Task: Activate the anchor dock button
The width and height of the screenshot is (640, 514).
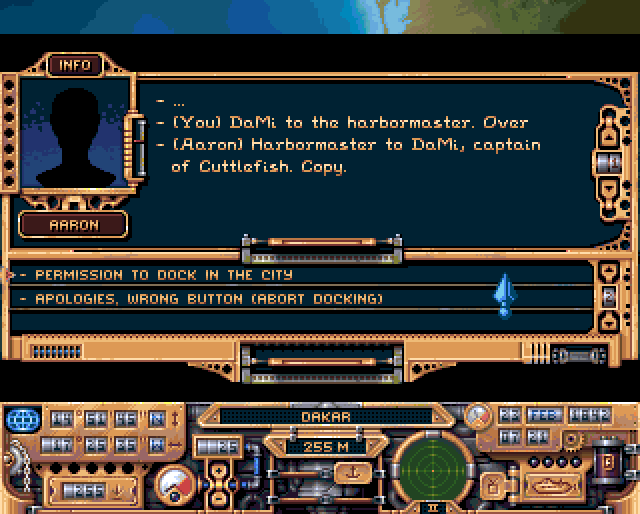Action: tap(351, 472)
